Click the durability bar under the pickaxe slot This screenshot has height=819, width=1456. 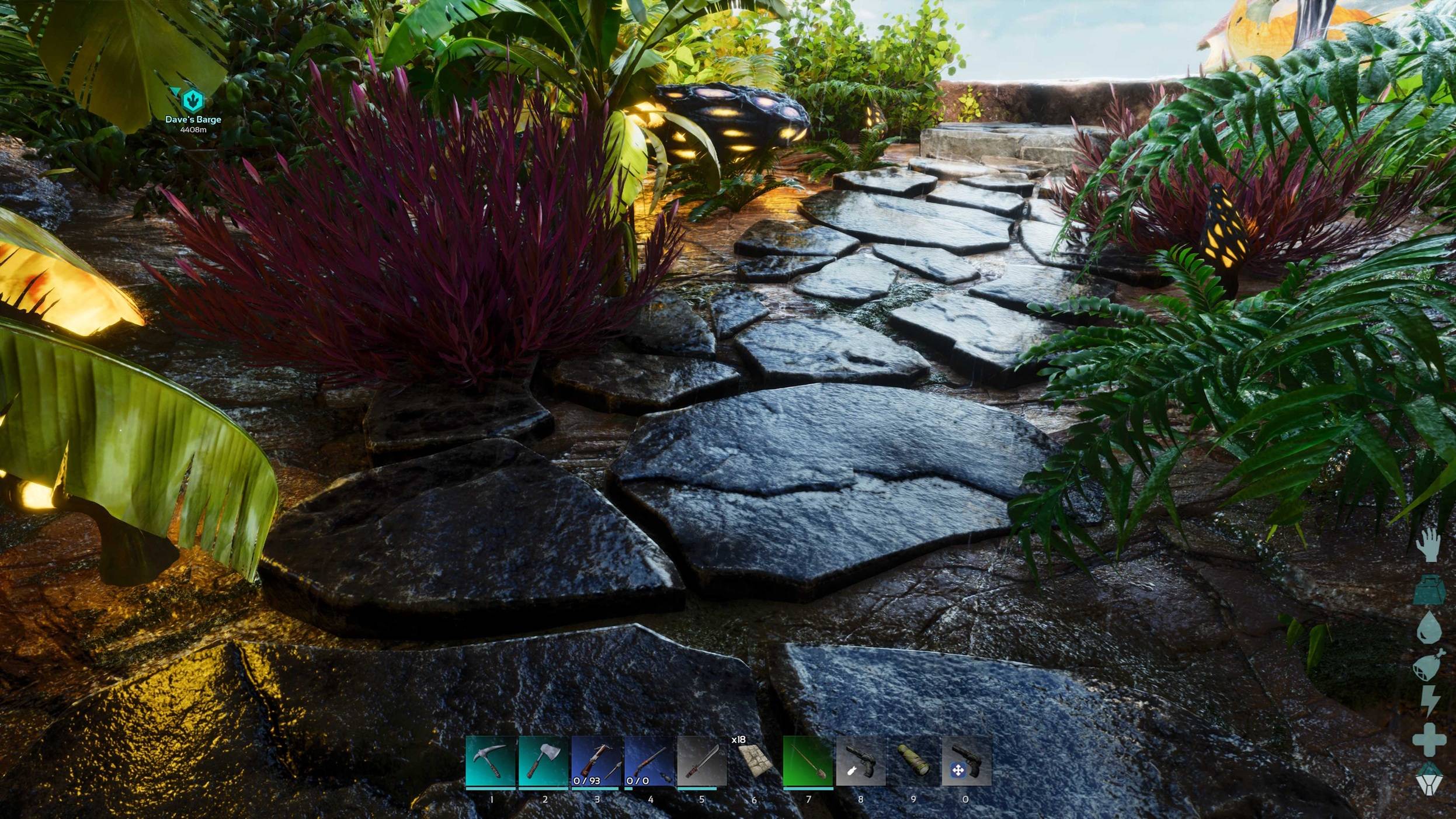[x=490, y=789]
